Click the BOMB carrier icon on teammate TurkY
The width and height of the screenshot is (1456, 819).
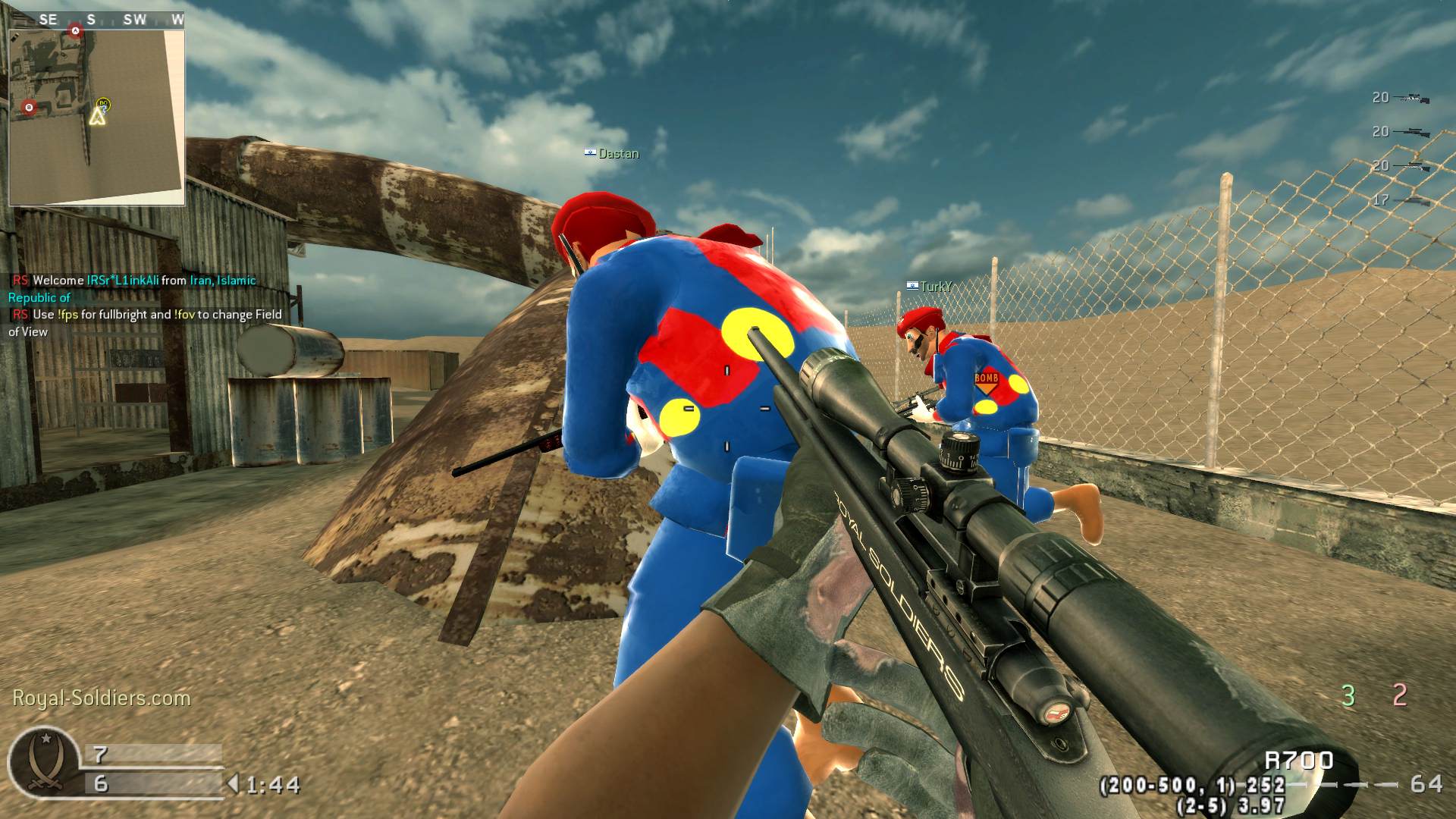pyautogui.click(x=986, y=381)
